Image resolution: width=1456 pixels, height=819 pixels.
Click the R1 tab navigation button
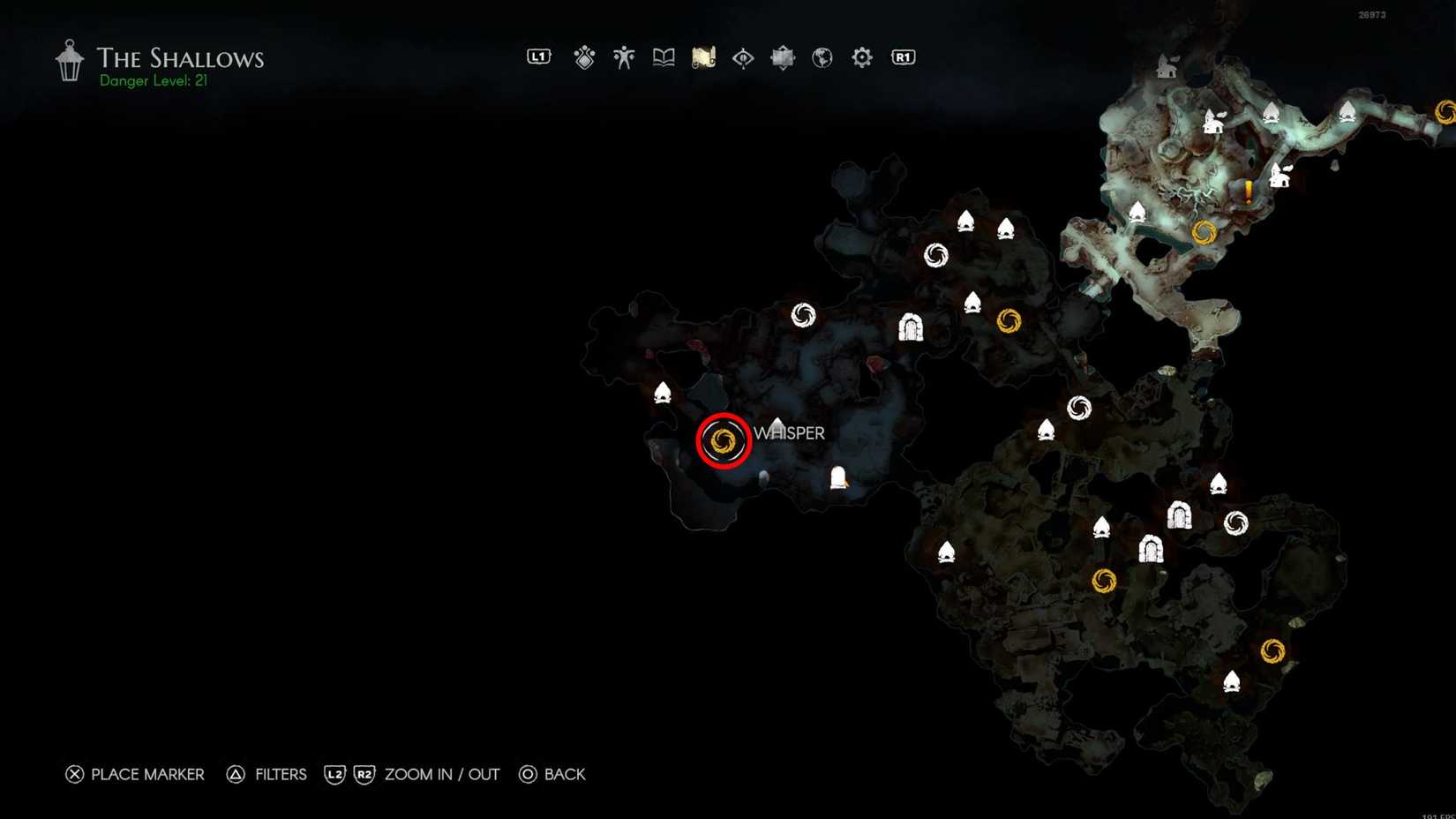(901, 56)
